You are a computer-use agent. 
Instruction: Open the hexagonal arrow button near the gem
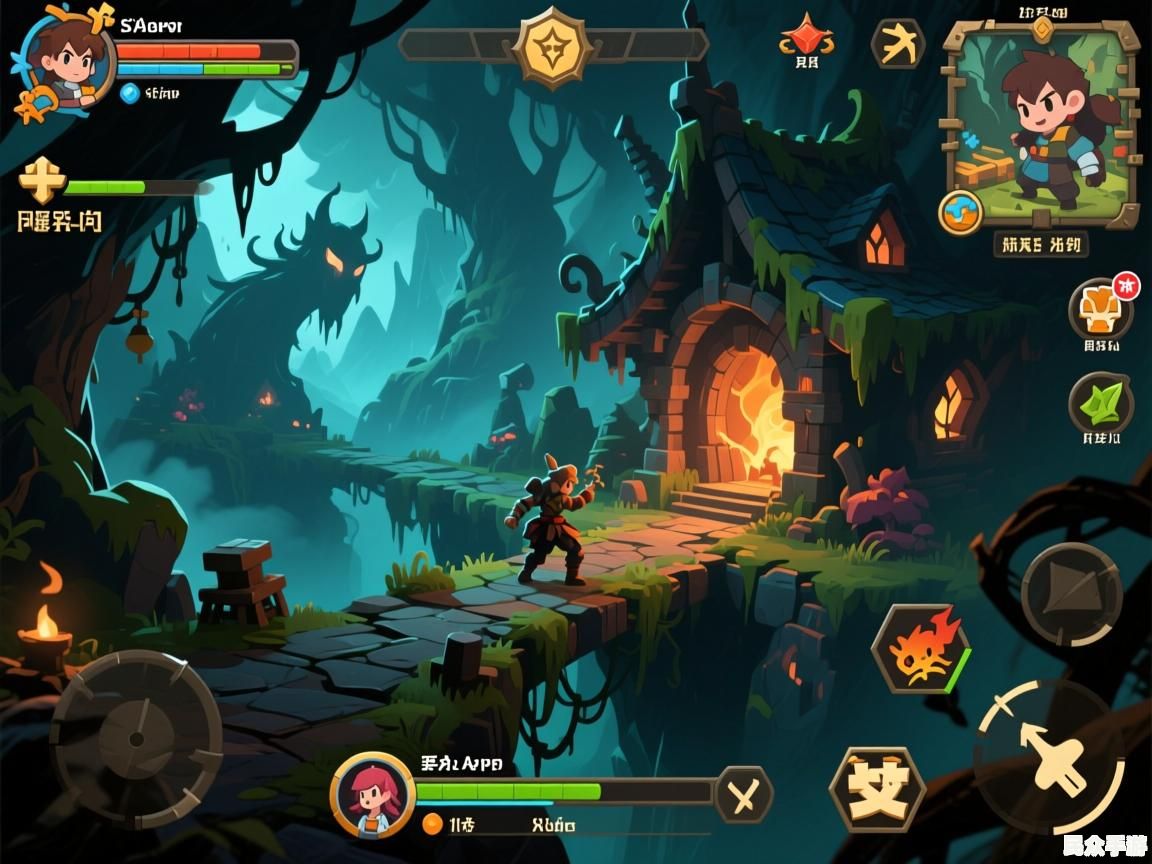897,43
